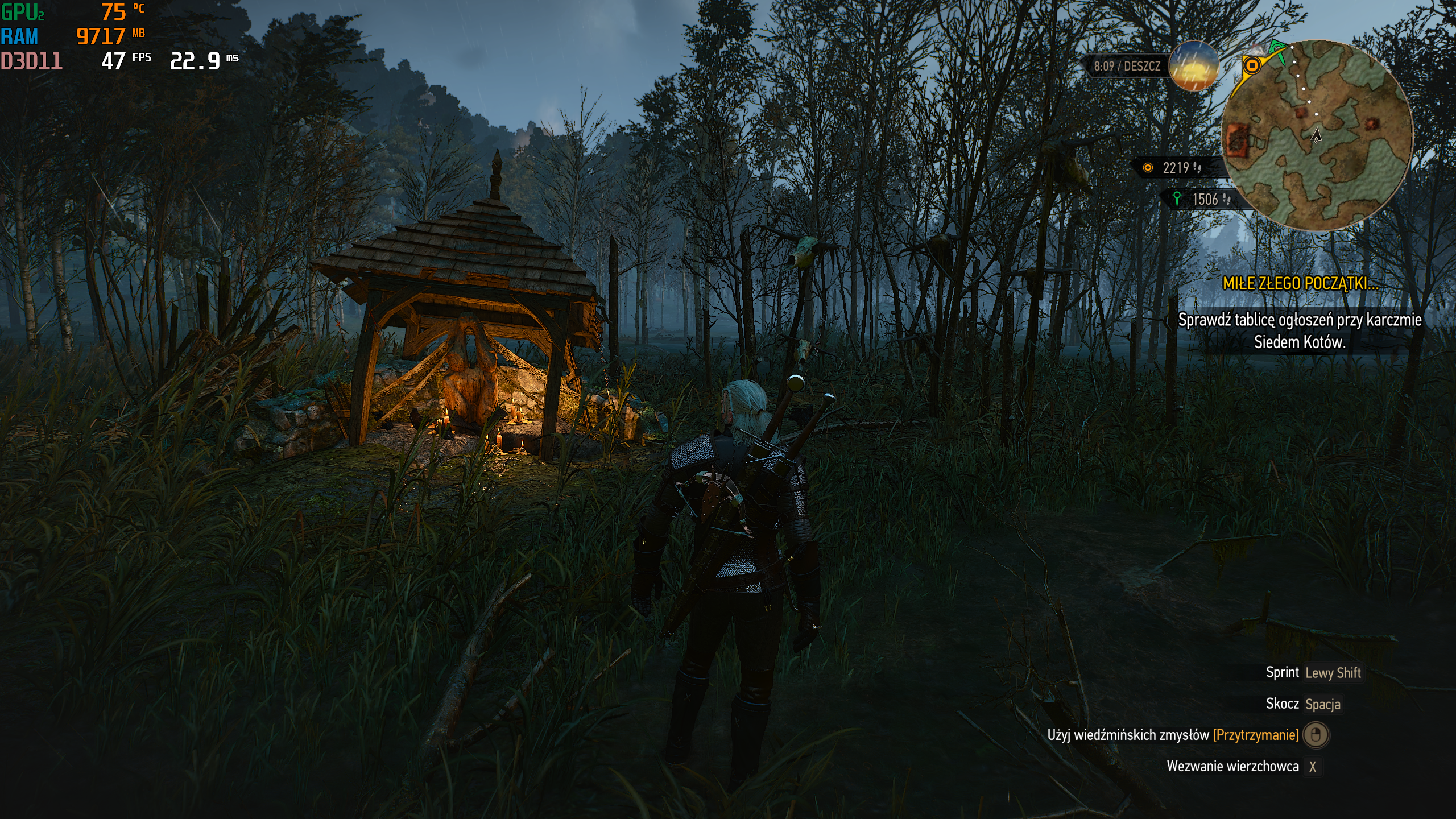1456x819 pixels.
Task: Click the circular minimap
Action: [x=1317, y=135]
